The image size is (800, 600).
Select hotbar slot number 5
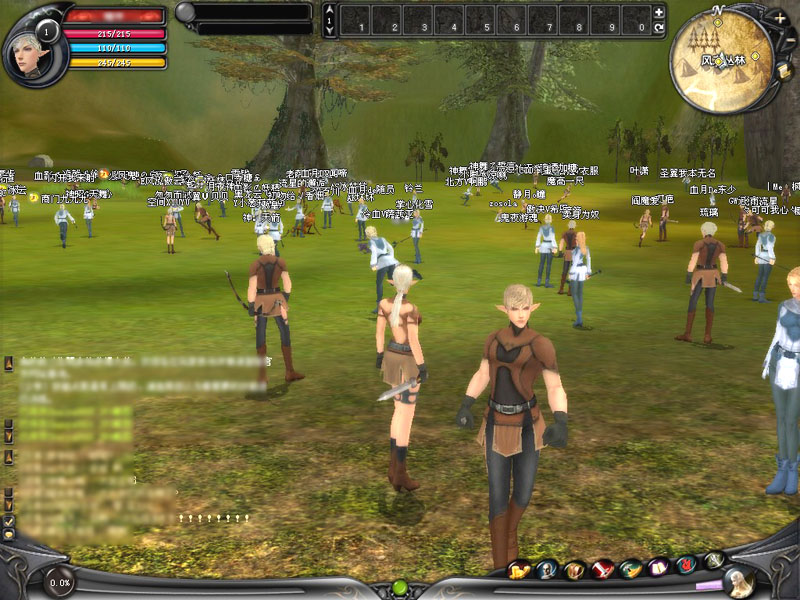[479, 20]
